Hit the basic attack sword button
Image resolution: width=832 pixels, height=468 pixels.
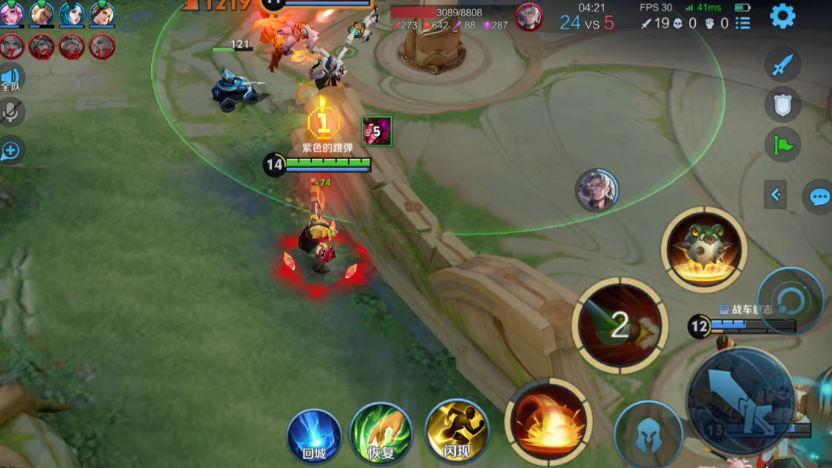741,399
